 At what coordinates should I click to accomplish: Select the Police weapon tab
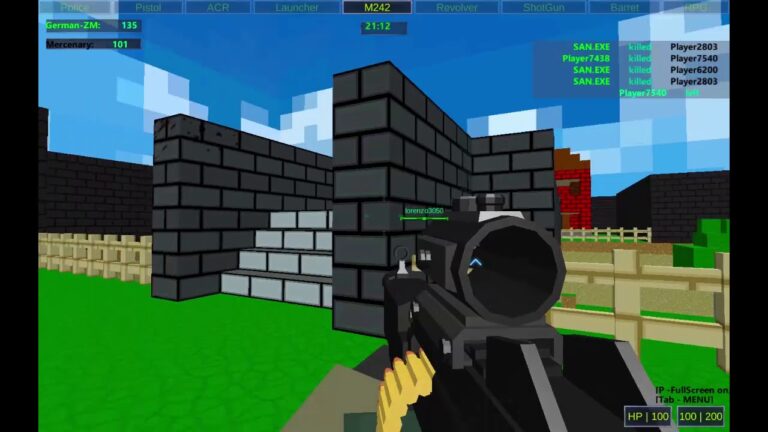(74, 7)
